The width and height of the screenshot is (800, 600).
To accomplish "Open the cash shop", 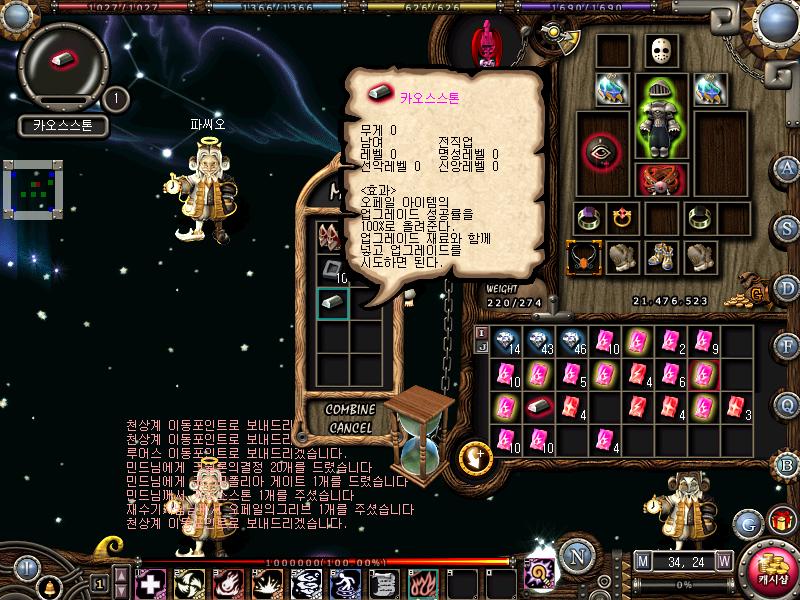I will (x=768, y=568).
